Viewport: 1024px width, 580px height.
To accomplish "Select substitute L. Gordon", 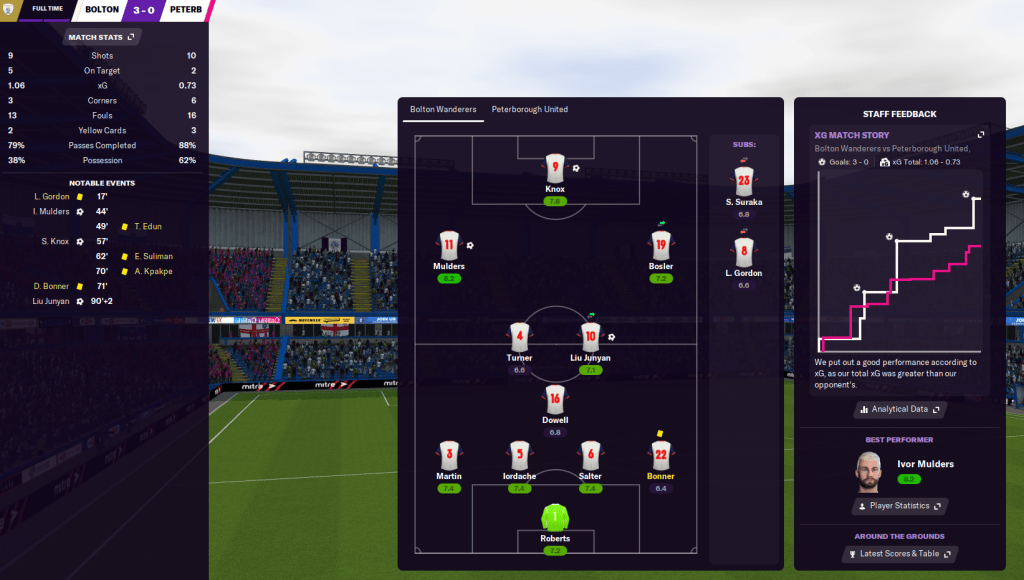I will (x=743, y=252).
